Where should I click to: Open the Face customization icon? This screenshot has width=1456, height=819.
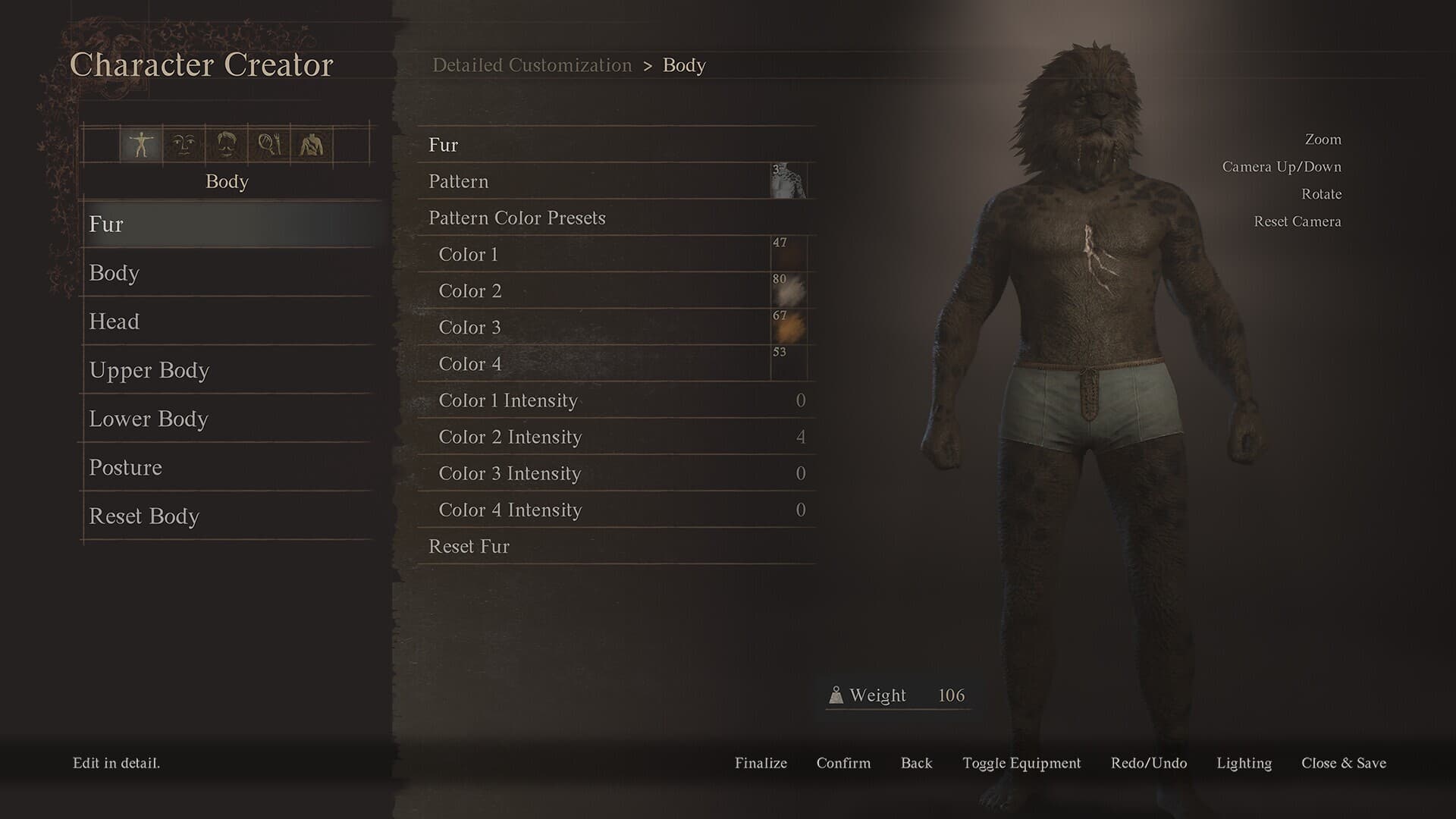182,146
